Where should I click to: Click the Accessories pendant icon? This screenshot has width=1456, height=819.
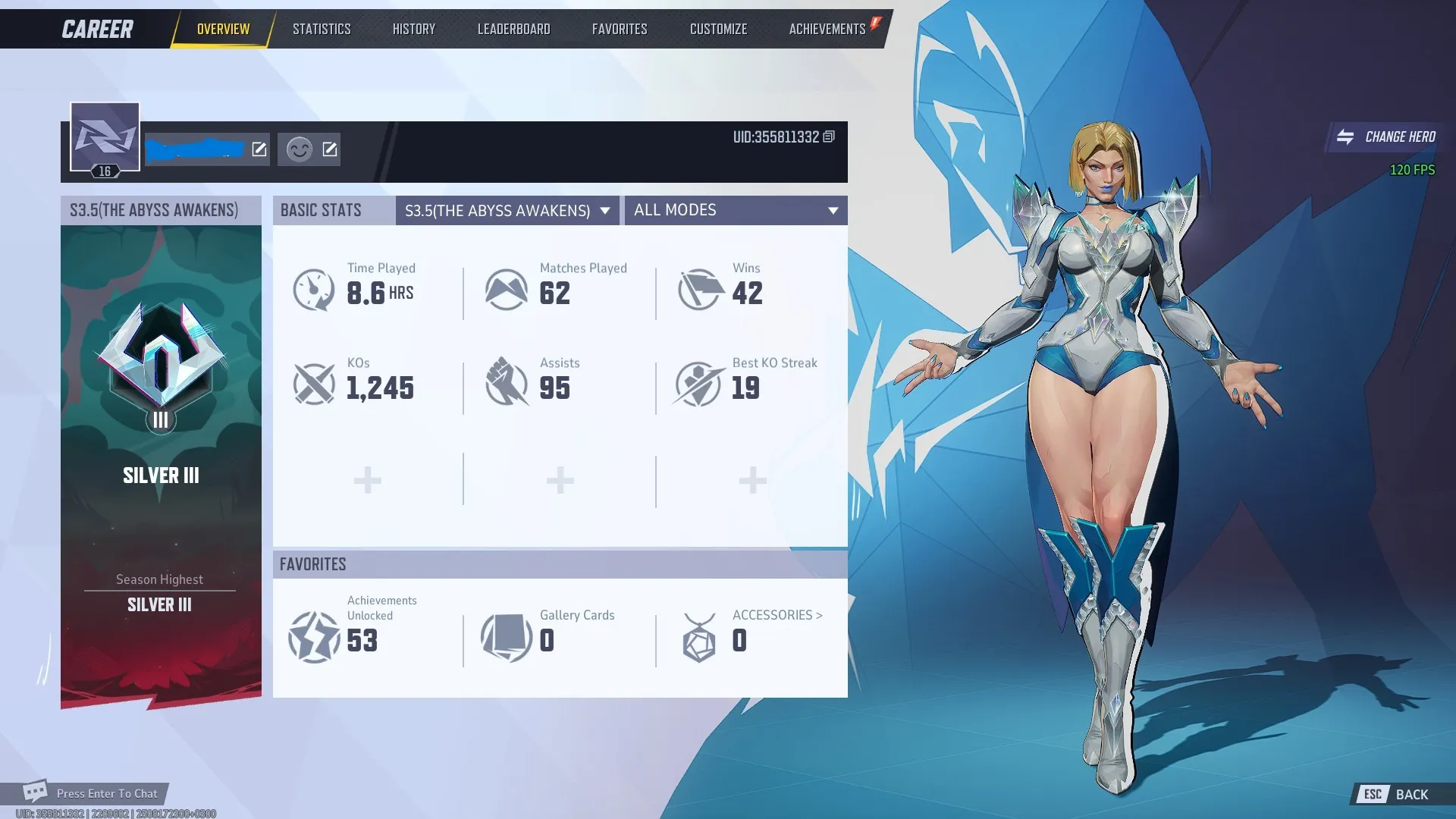[x=699, y=639]
